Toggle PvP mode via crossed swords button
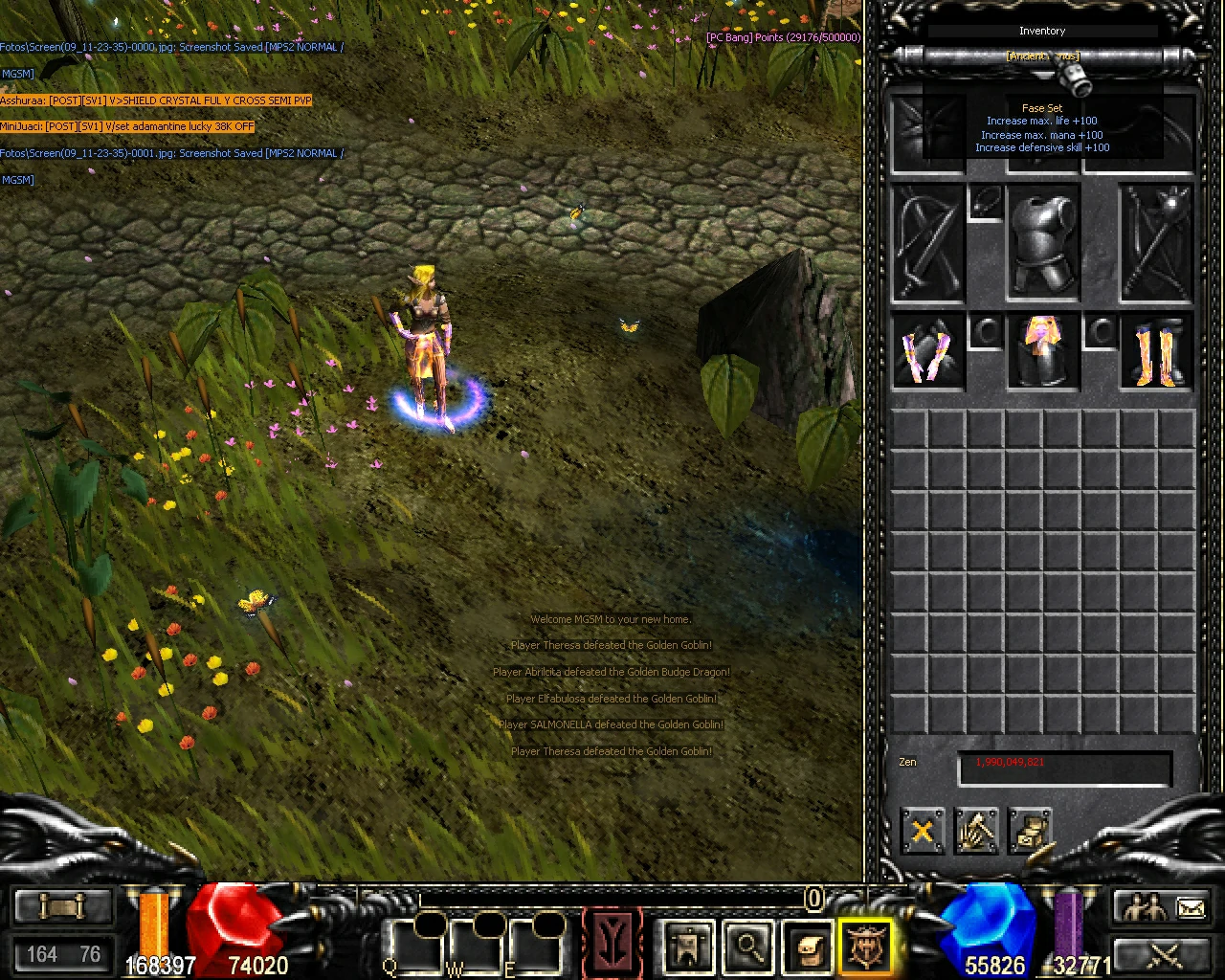The width and height of the screenshot is (1225, 980). click(x=1166, y=955)
